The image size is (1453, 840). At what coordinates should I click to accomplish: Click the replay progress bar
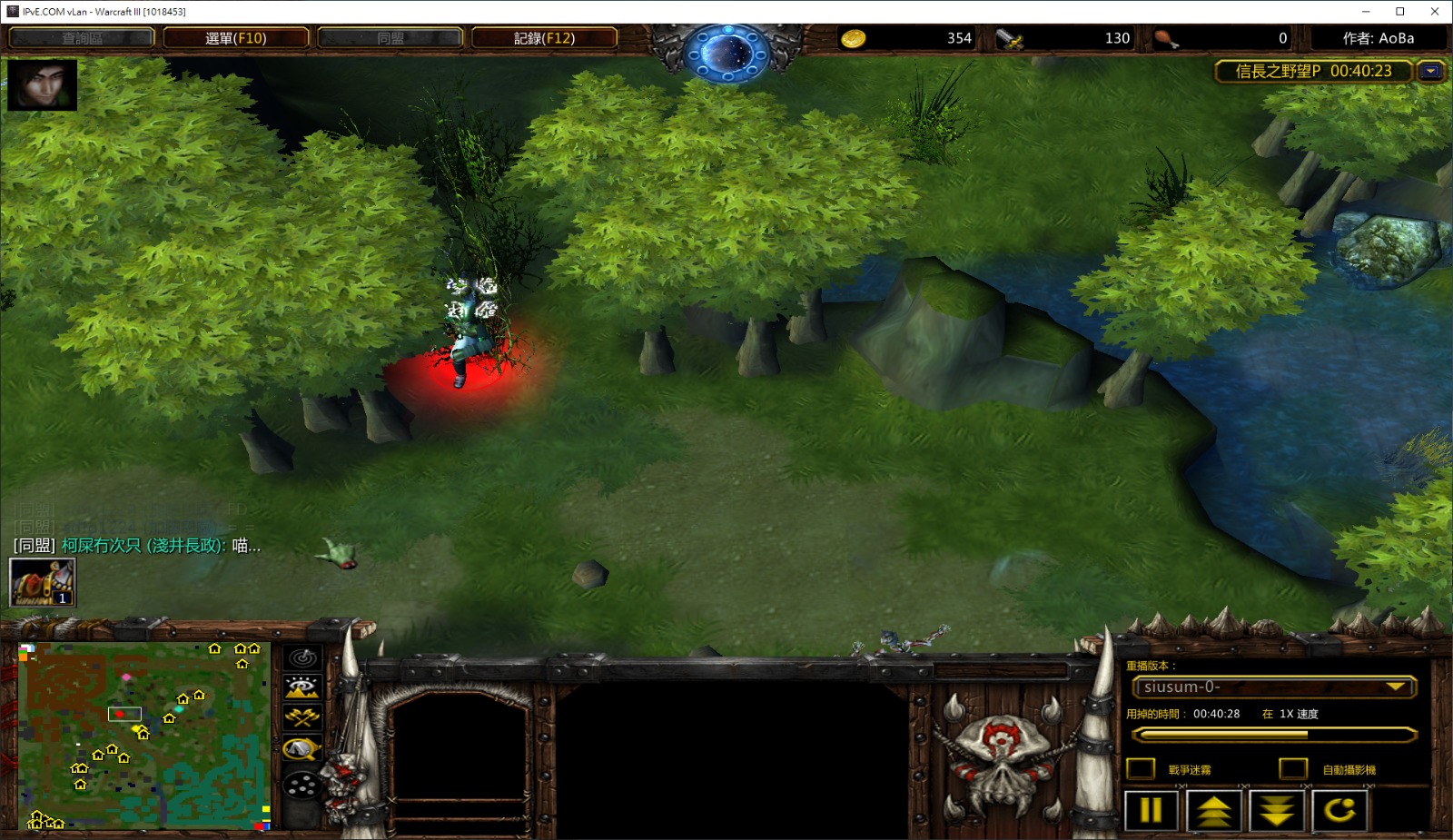point(1274,734)
